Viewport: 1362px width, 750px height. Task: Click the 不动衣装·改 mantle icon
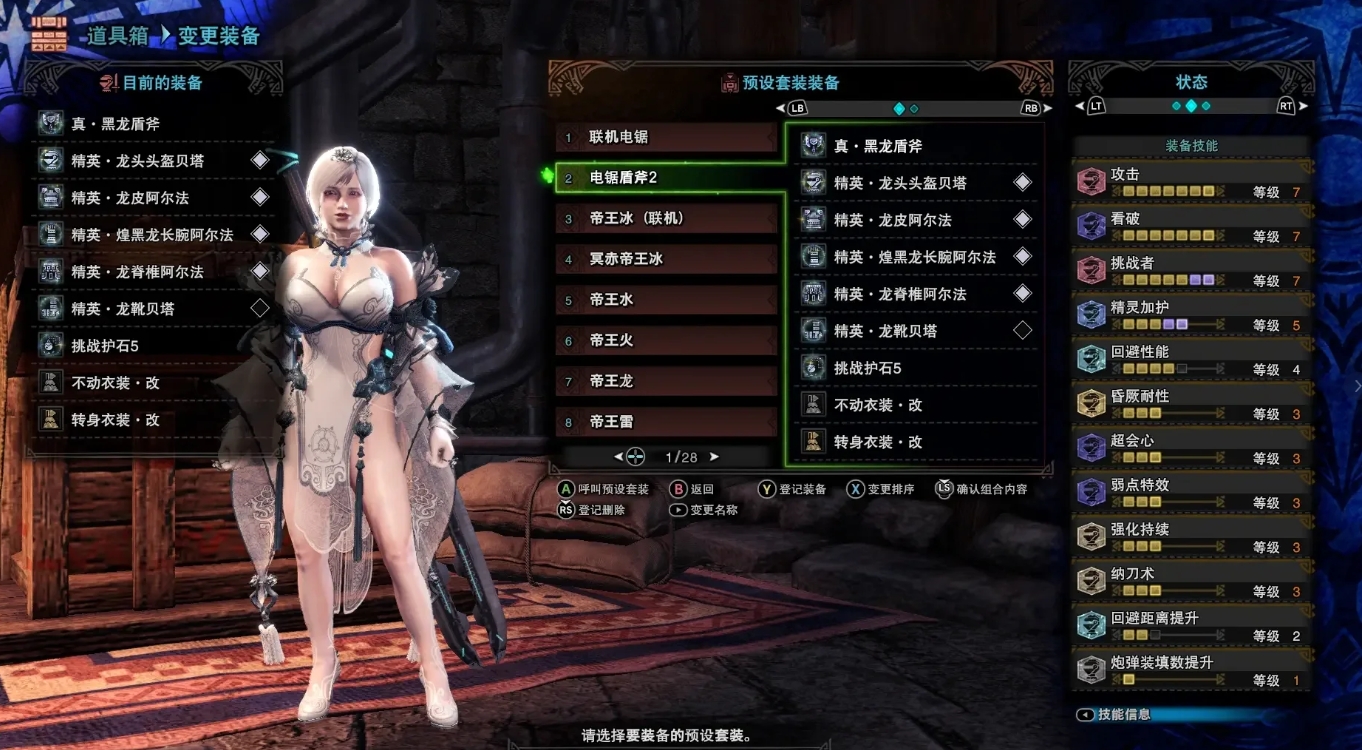[812, 404]
